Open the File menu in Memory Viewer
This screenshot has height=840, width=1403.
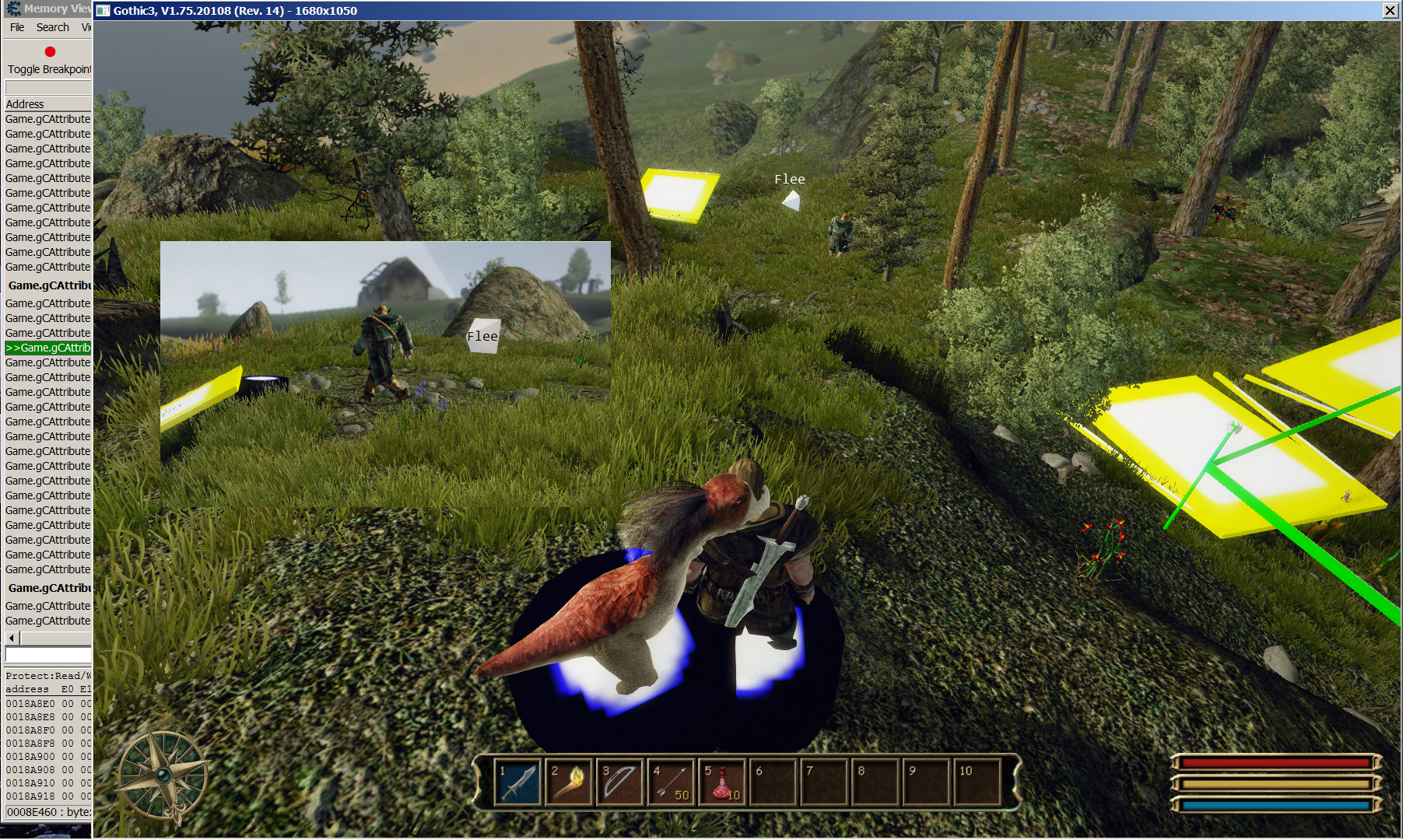(x=17, y=27)
